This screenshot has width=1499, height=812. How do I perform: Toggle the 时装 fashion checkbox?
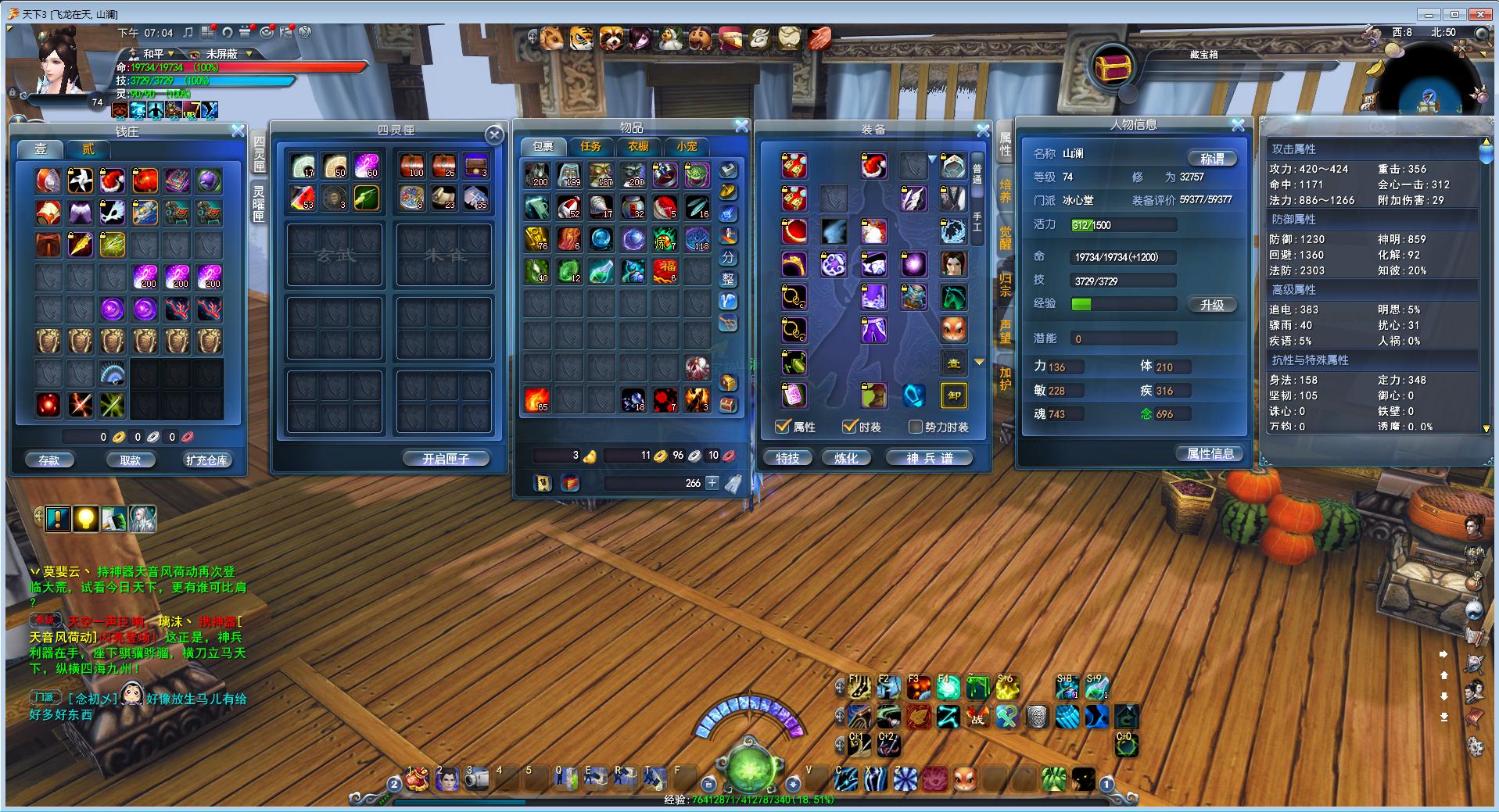850,427
